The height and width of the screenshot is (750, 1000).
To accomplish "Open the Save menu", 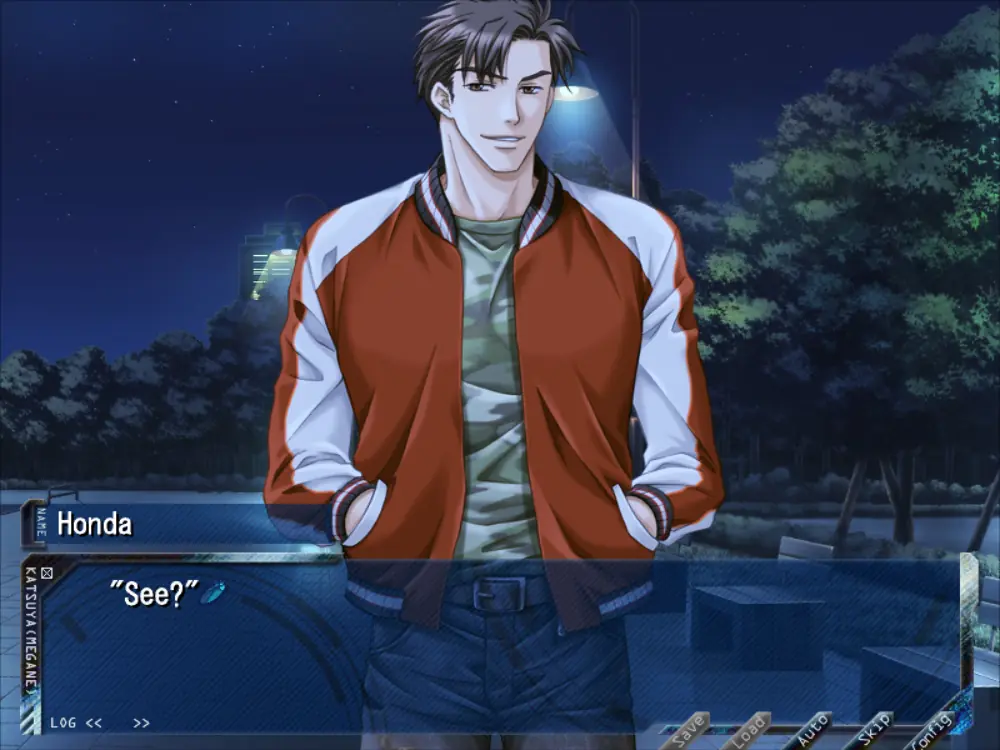I will [687, 731].
